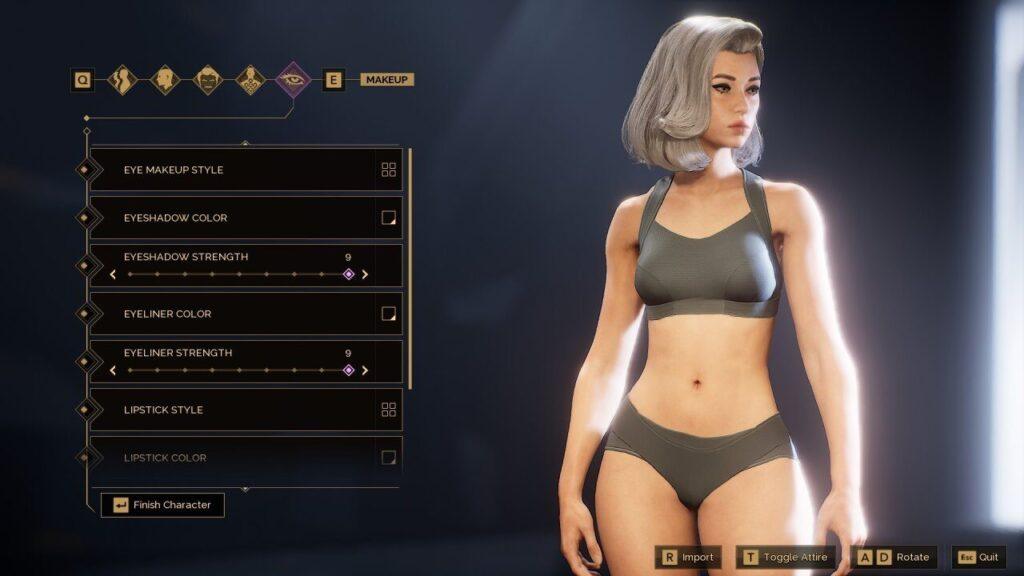
Task: Decrease Eyeliner Strength with the left arrow
Action: [113, 370]
